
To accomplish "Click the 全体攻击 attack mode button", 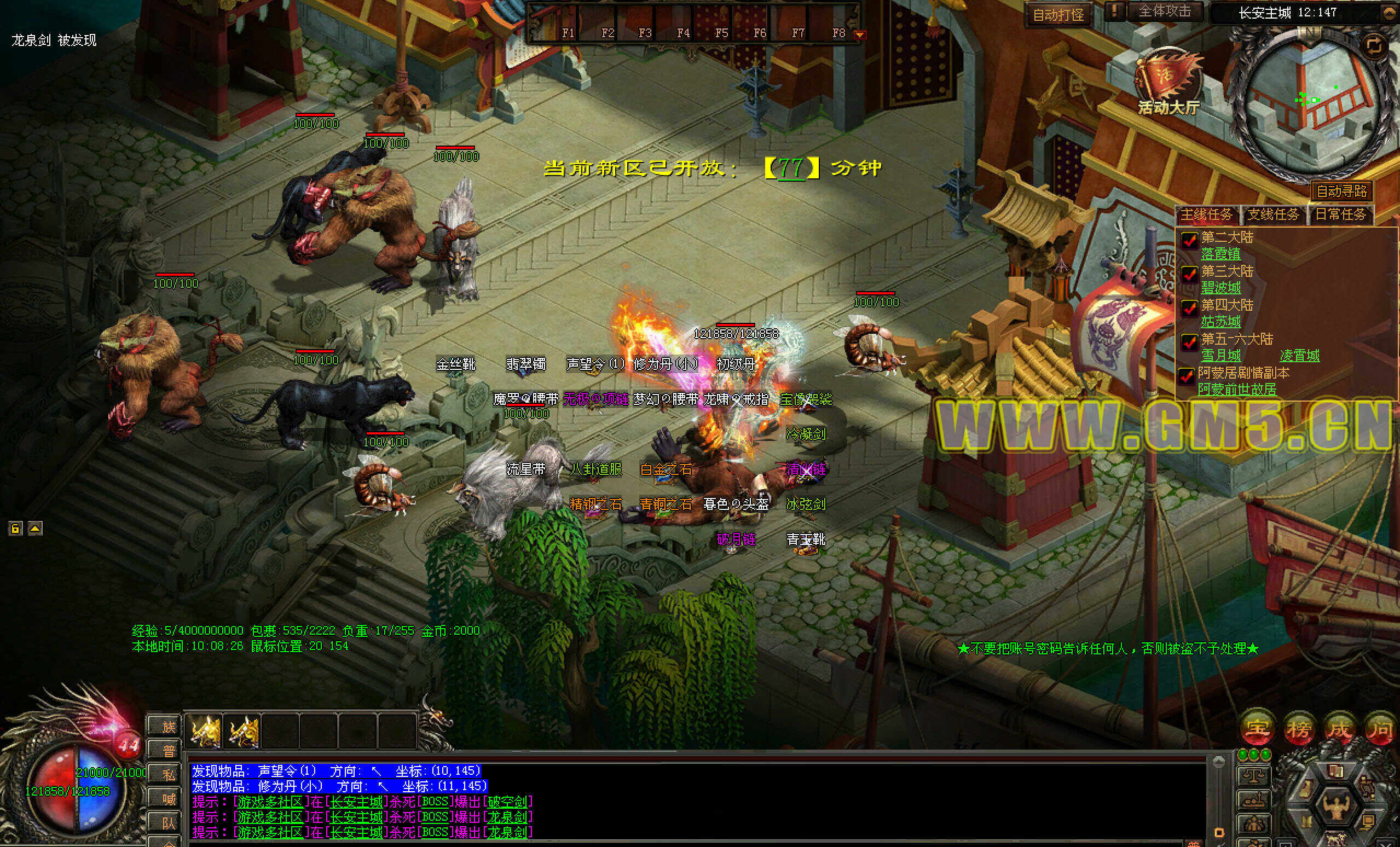I will [x=1164, y=12].
